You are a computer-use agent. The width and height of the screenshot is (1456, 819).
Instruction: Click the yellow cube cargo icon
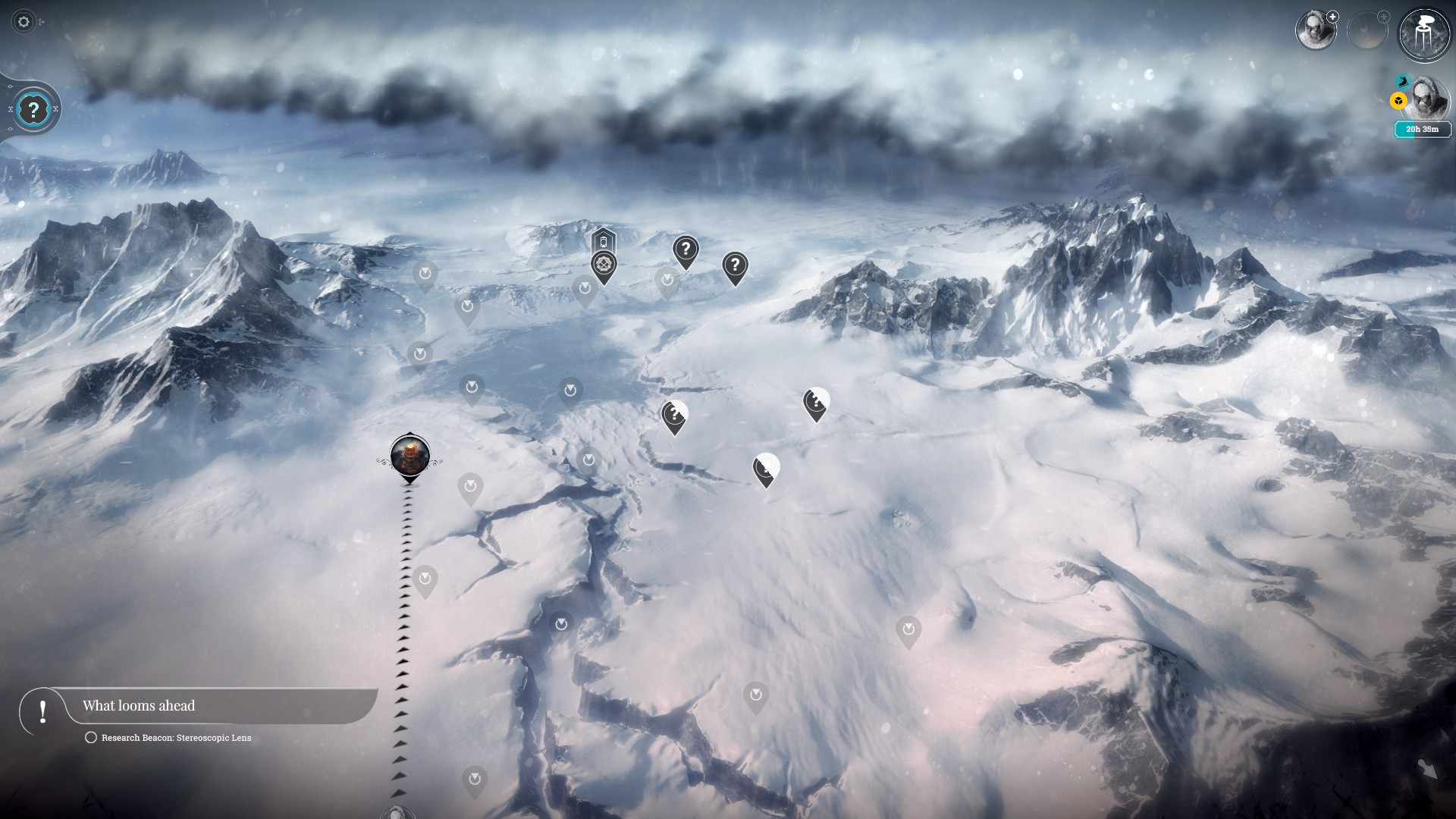(1398, 100)
